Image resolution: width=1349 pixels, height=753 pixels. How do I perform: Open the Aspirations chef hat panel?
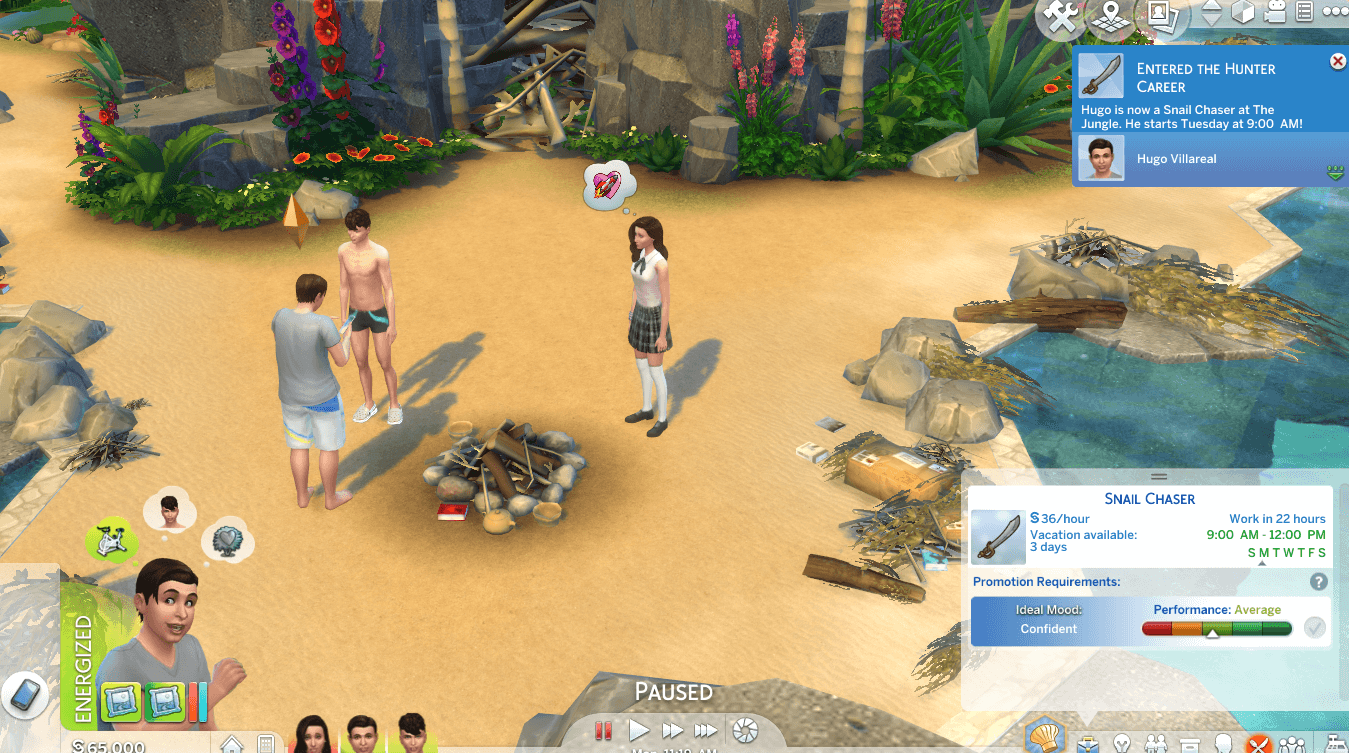pos(1046,736)
